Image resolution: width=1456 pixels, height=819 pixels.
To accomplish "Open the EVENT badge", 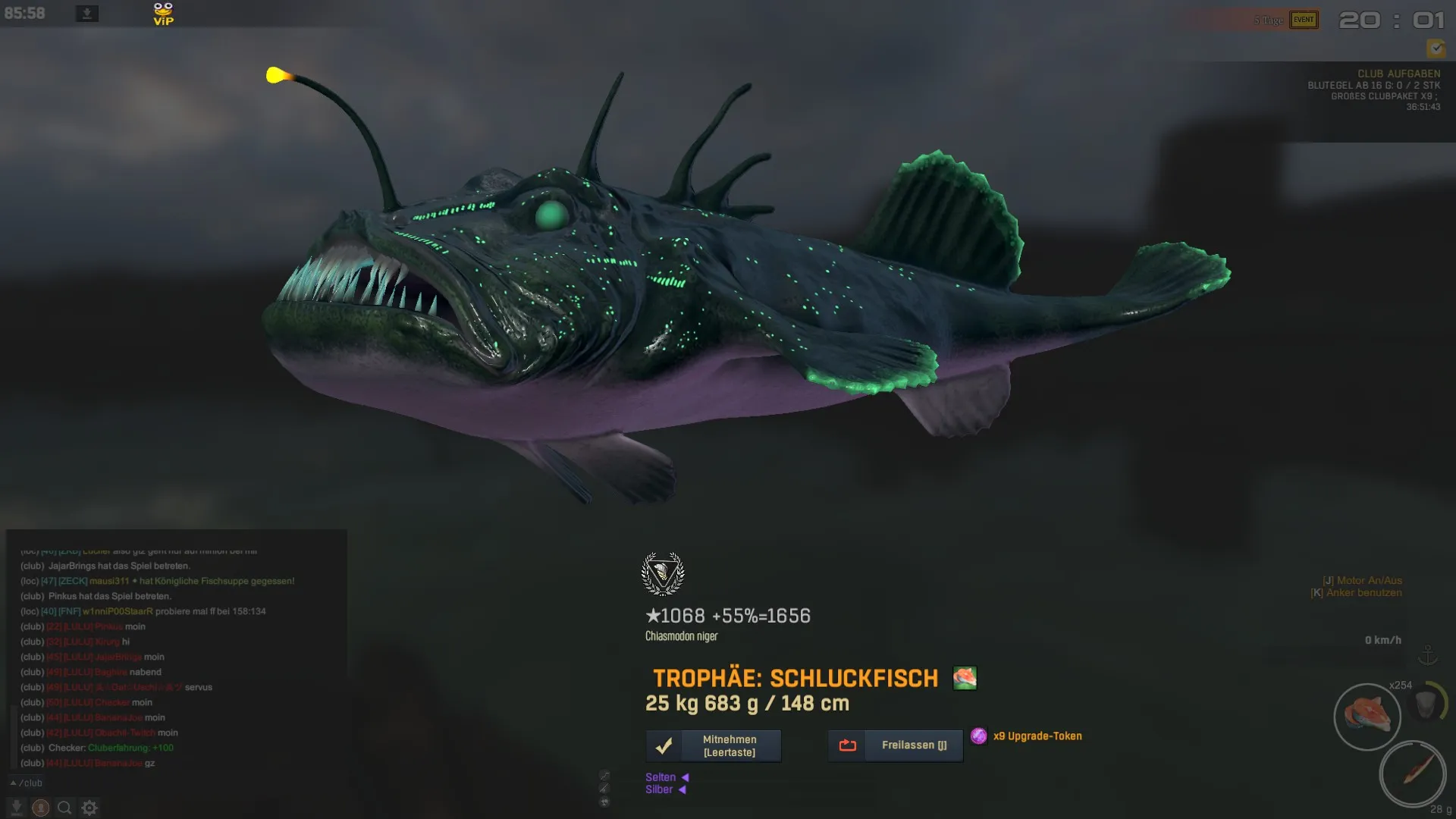I will (1304, 20).
